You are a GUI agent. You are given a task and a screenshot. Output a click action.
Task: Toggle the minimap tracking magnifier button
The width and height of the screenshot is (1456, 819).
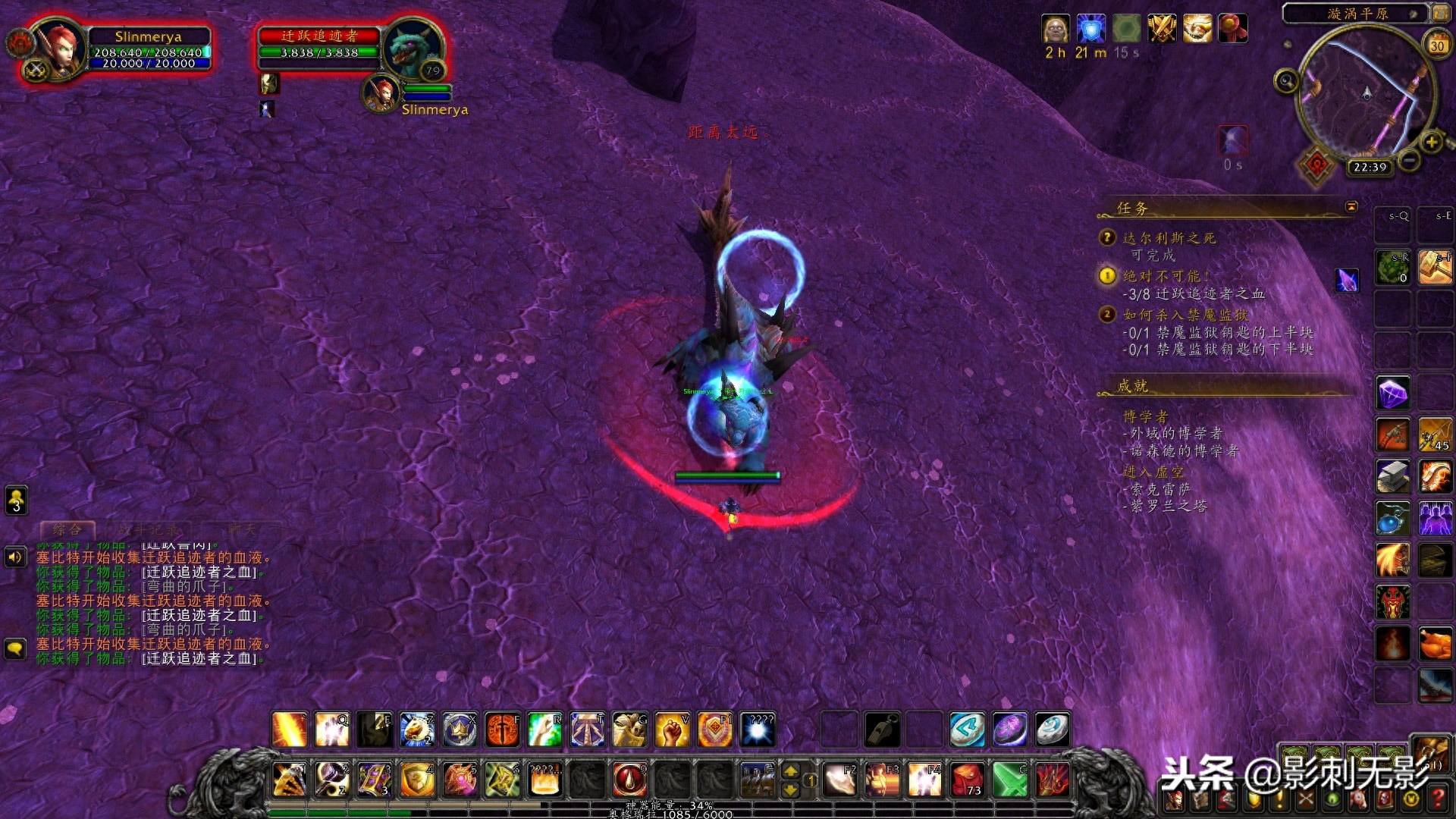pyautogui.click(x=1286, y=80)
